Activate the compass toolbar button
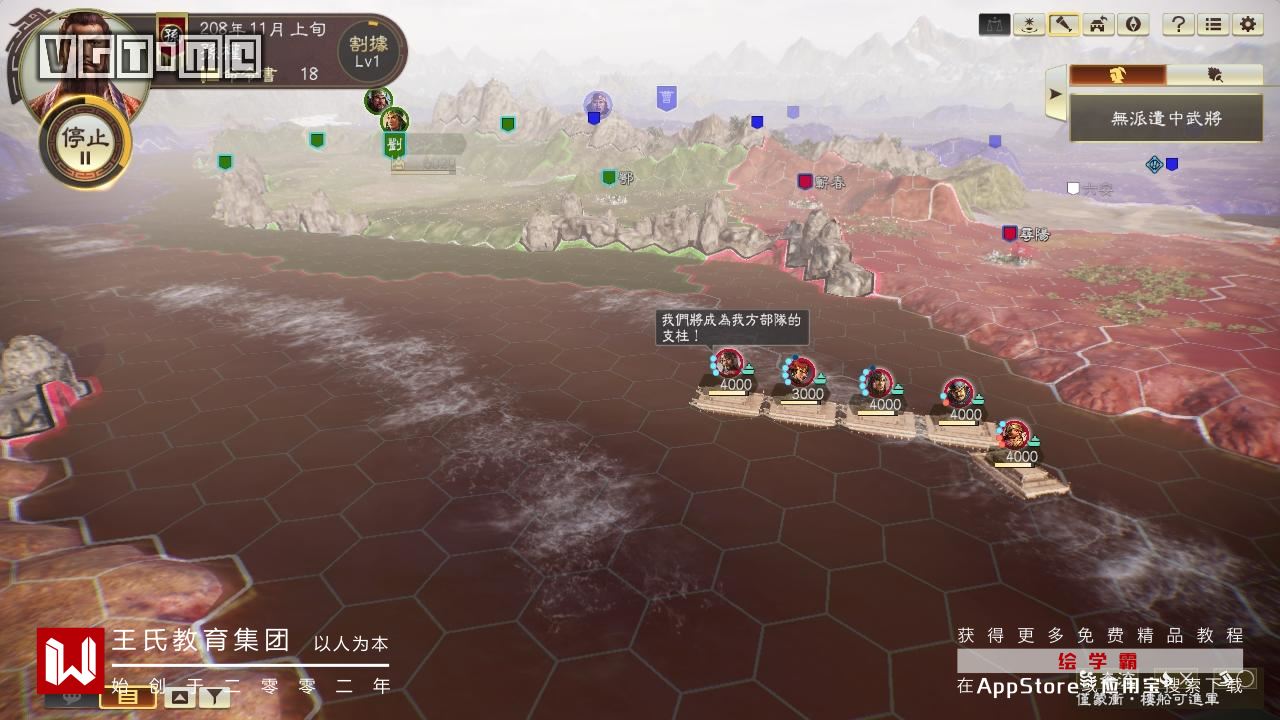 point(1131,25)
